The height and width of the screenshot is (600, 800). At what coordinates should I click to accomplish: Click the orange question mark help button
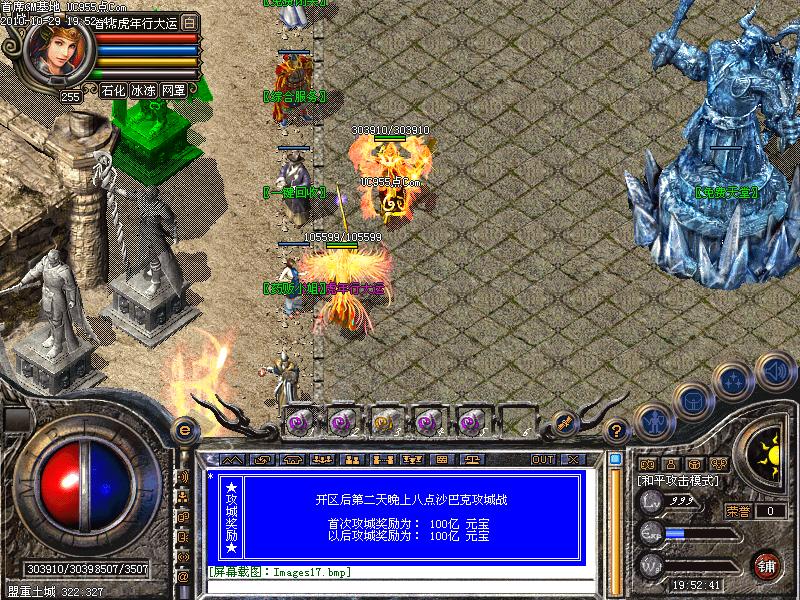pos(617,430)
